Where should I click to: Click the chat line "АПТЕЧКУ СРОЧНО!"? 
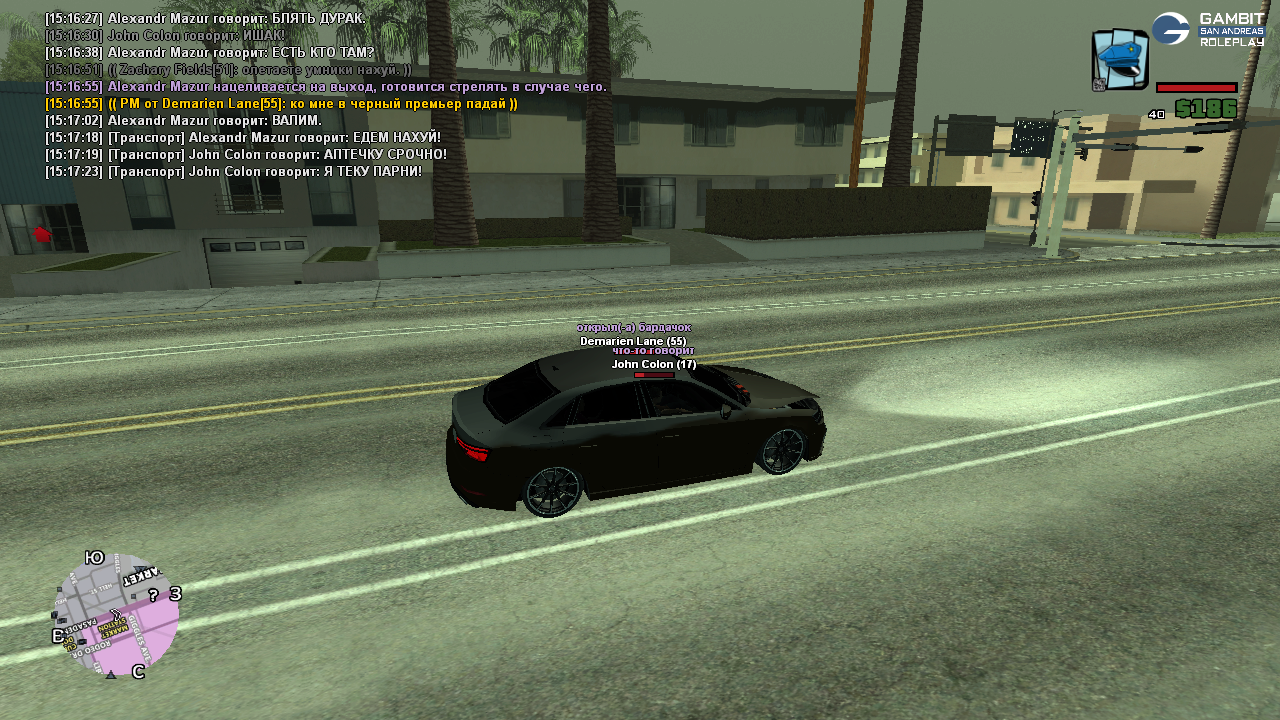(246, 155)
